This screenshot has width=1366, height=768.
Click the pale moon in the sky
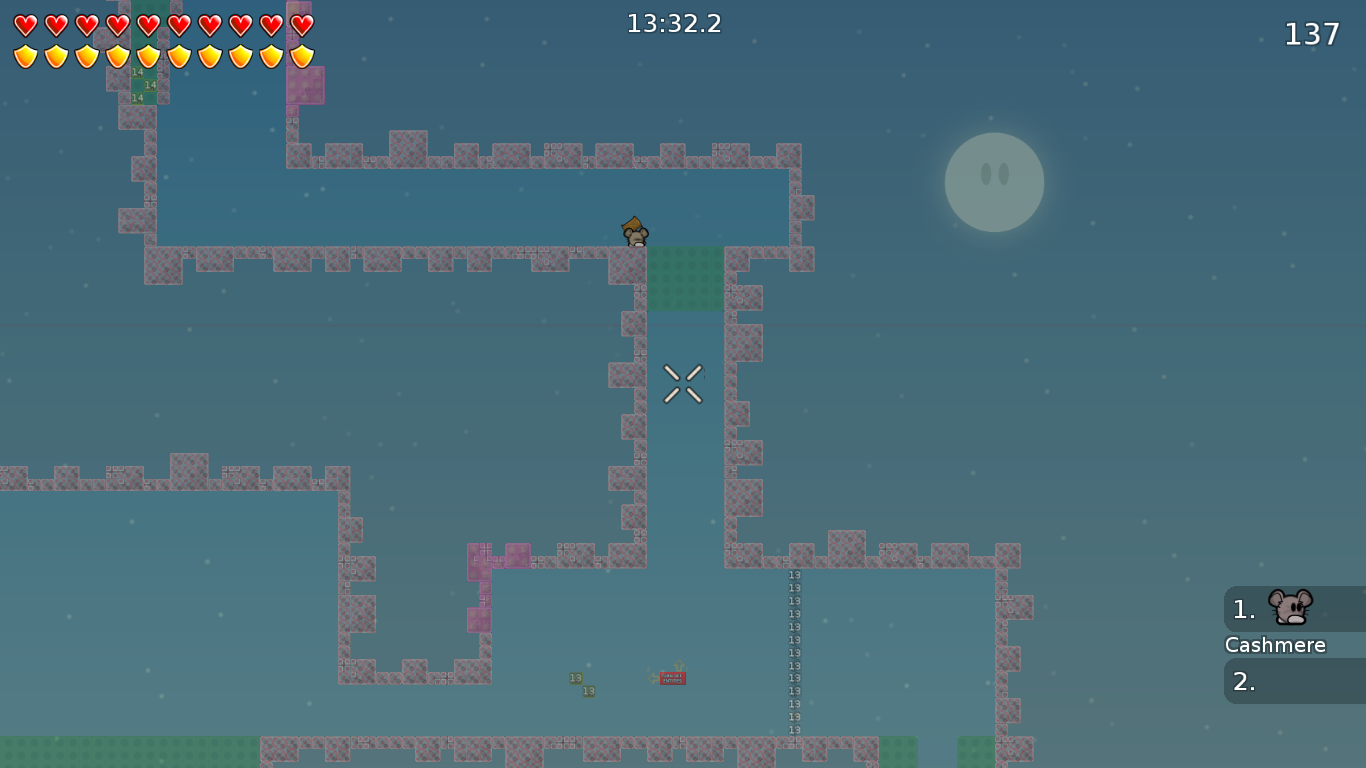coord(994,182)
